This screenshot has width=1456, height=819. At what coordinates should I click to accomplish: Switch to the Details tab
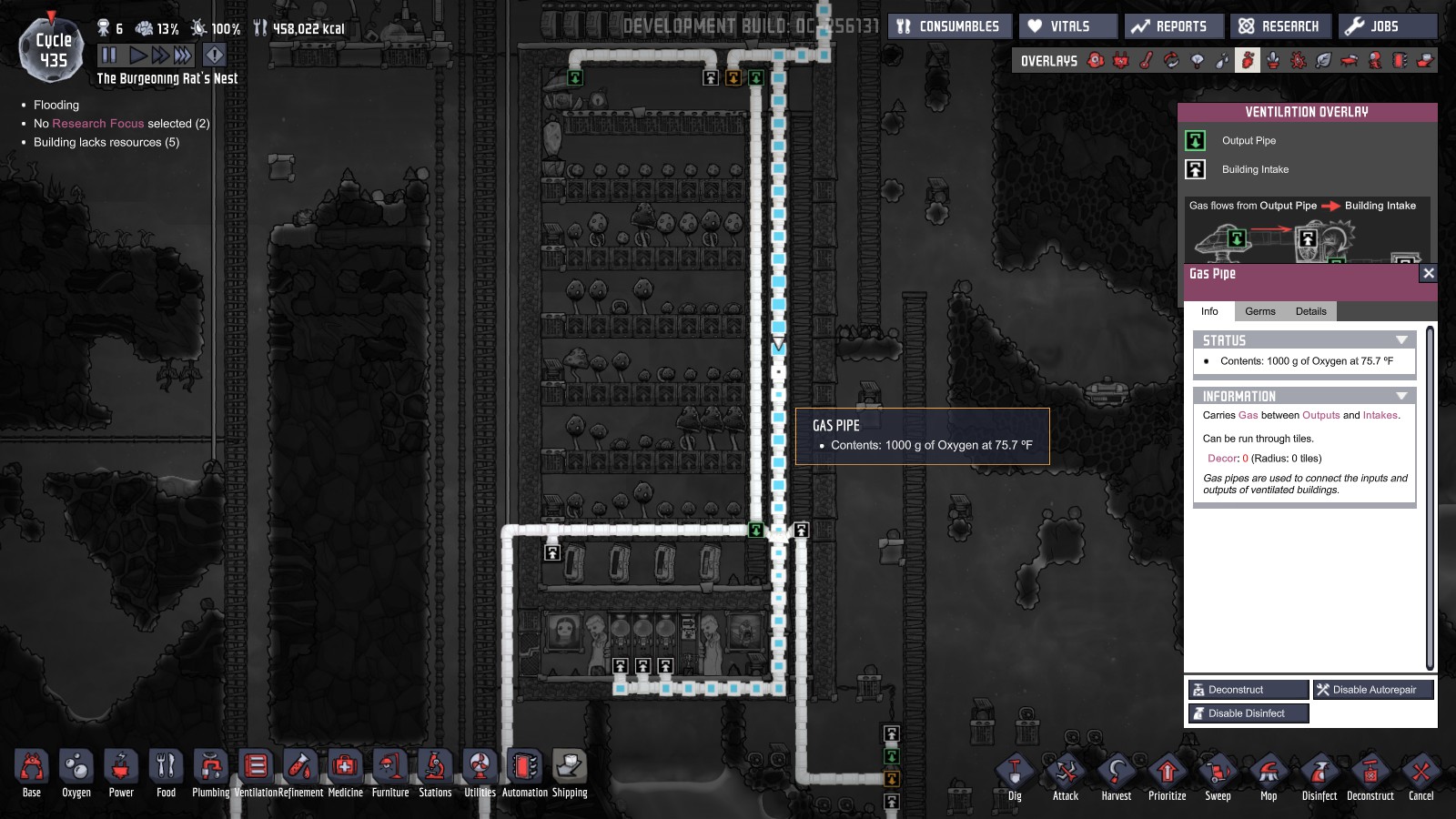(1310, 311)
